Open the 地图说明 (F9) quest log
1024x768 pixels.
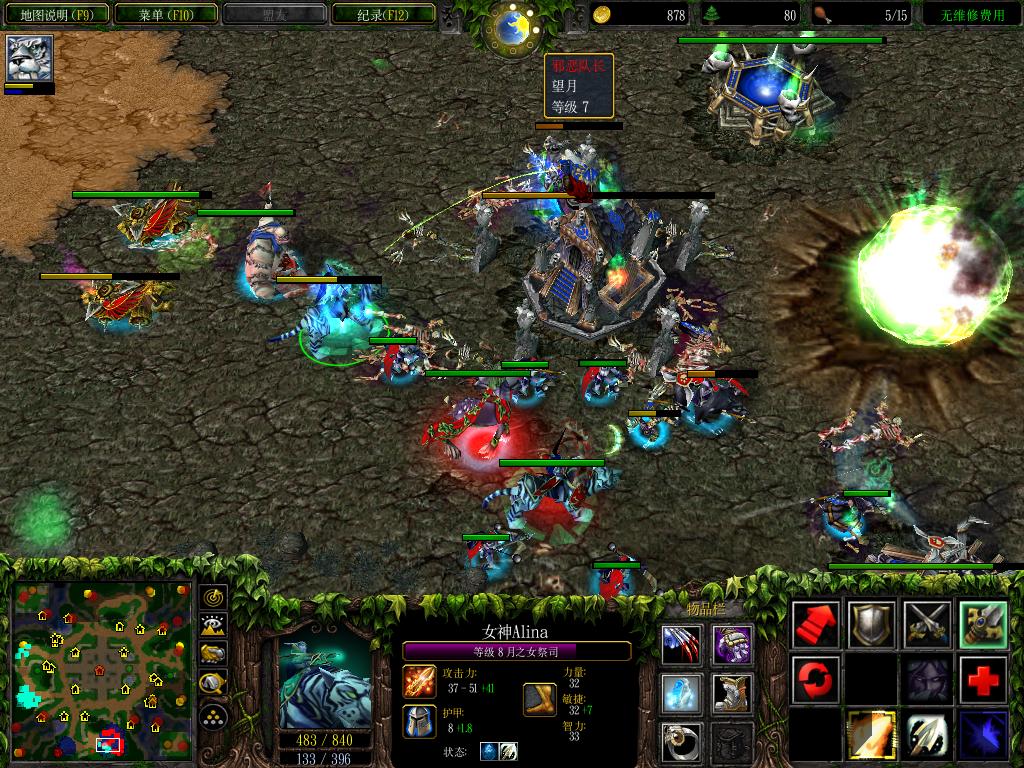(55, 14)
